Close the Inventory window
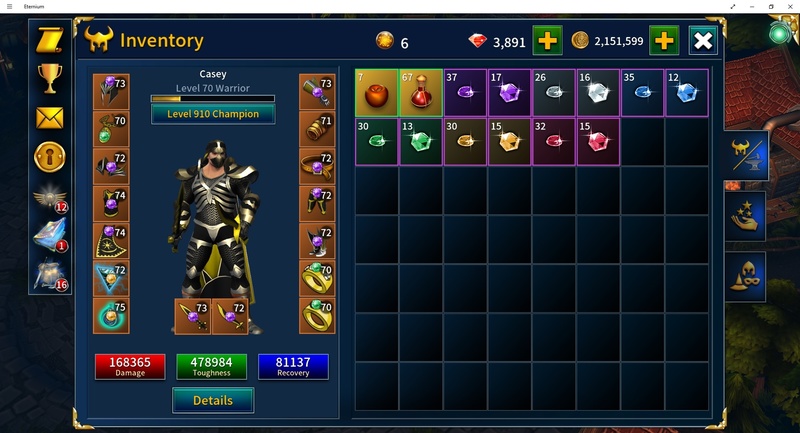 pos(703,41)
